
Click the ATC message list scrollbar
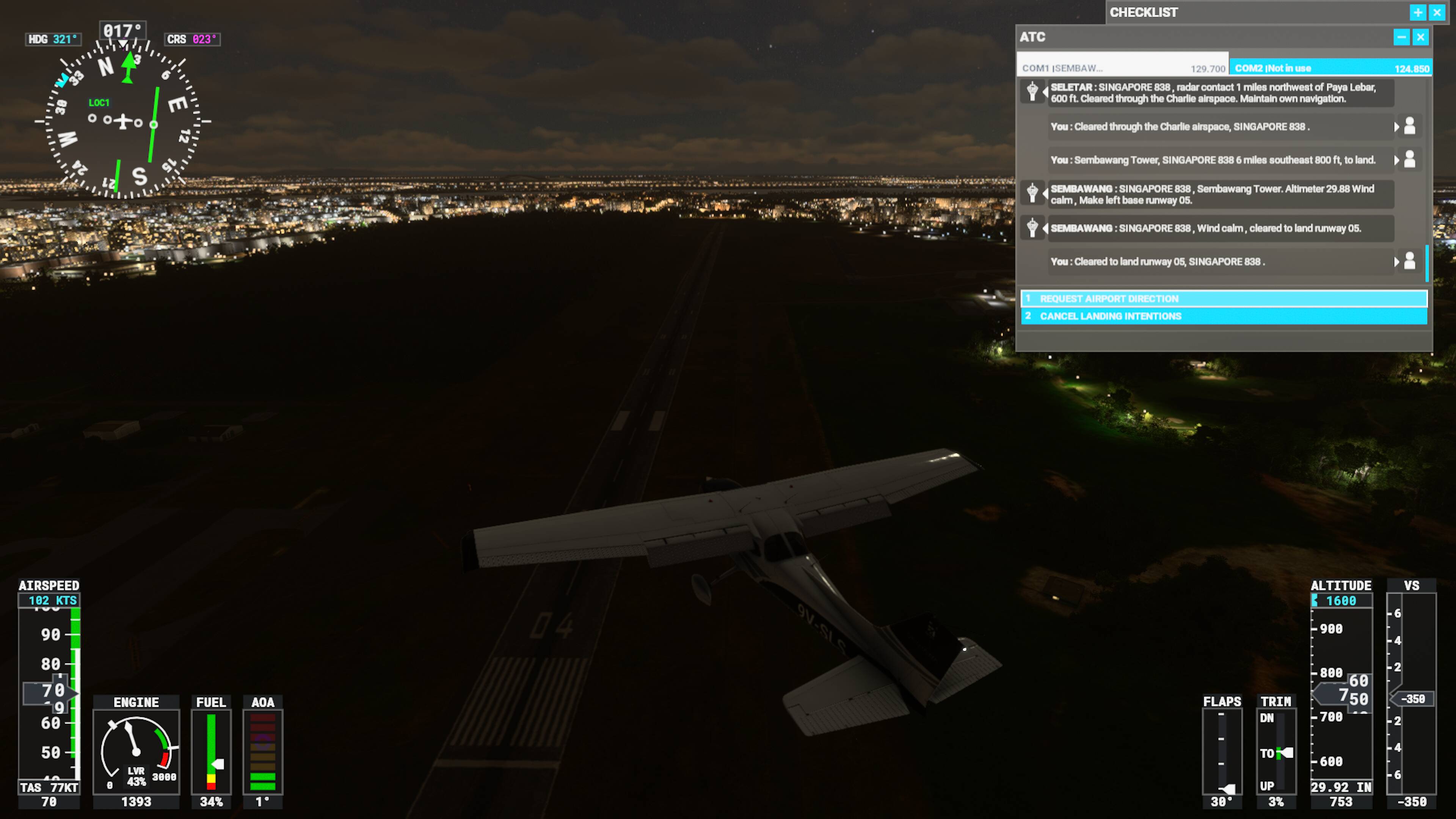1426,263
